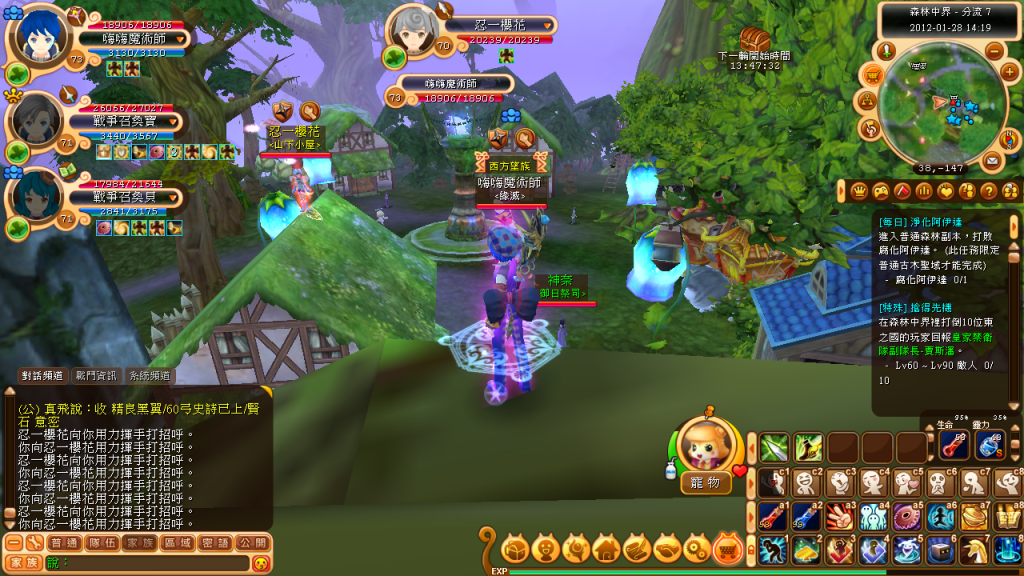Switch to the 戰鬥資訊 chat tab
The width and height of the screenshot is (1024, 576).
[x=95, y=376]
